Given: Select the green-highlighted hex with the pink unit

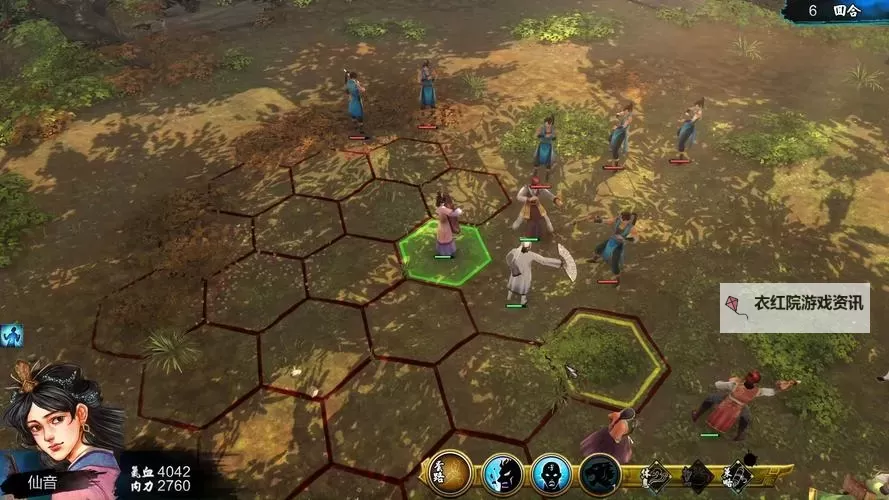Looking at the screenshot, I should tap(445, 255).
